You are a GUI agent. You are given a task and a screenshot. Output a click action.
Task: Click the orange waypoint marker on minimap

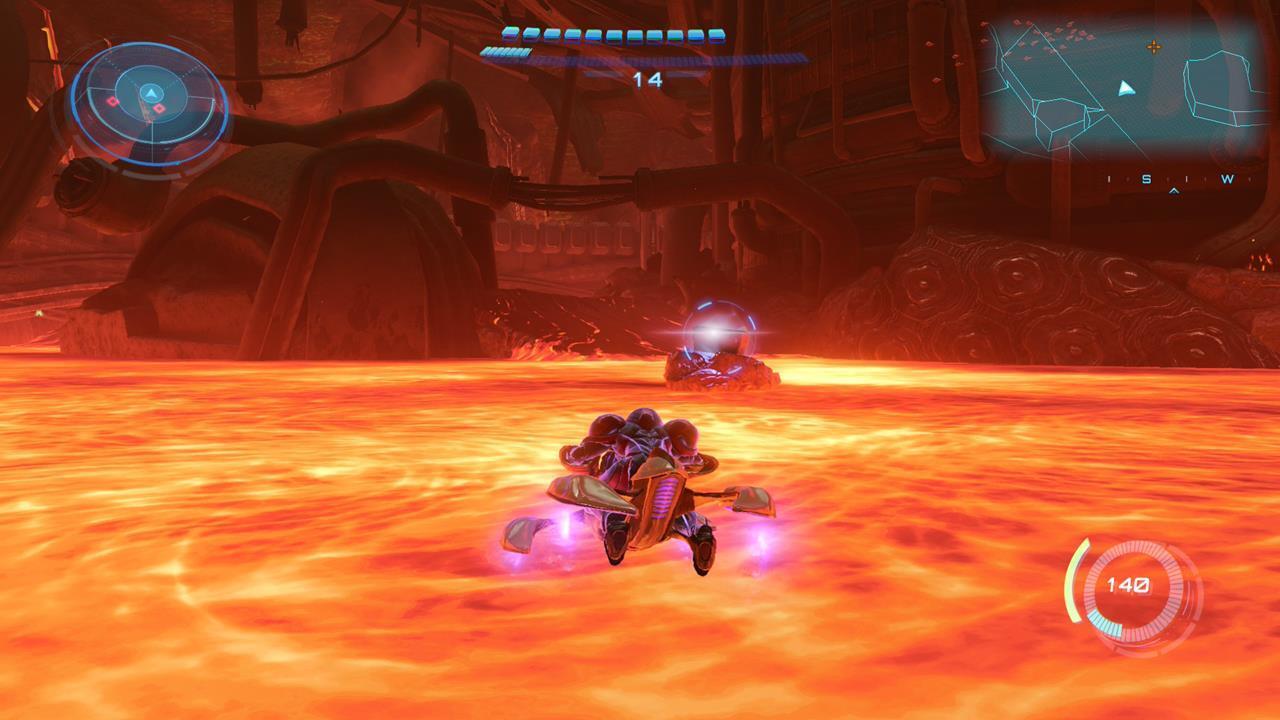[x=1154, y=48]
